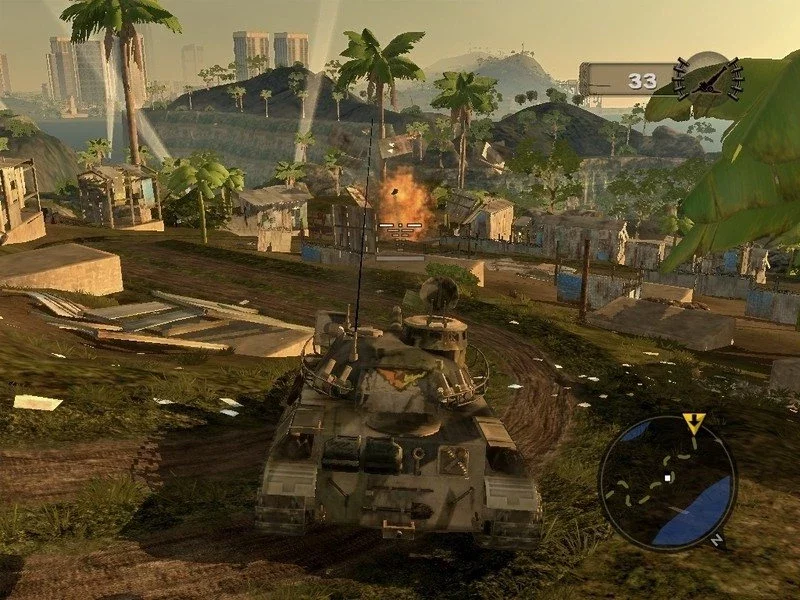Click the north compass indicator on the minimap

715,540
